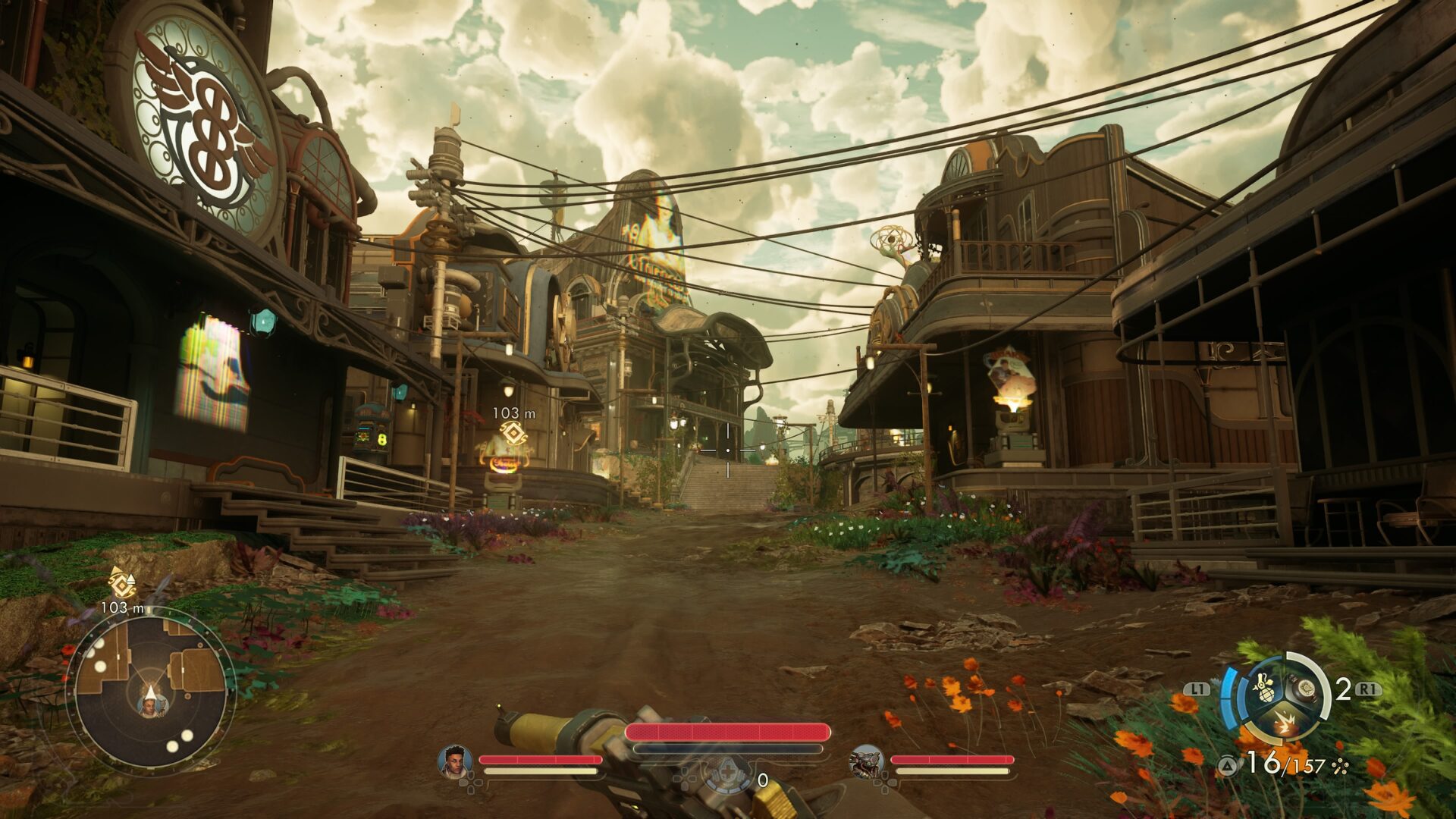
Task: Choose the round gadget device segment
Action: [x=1305, y=689]
